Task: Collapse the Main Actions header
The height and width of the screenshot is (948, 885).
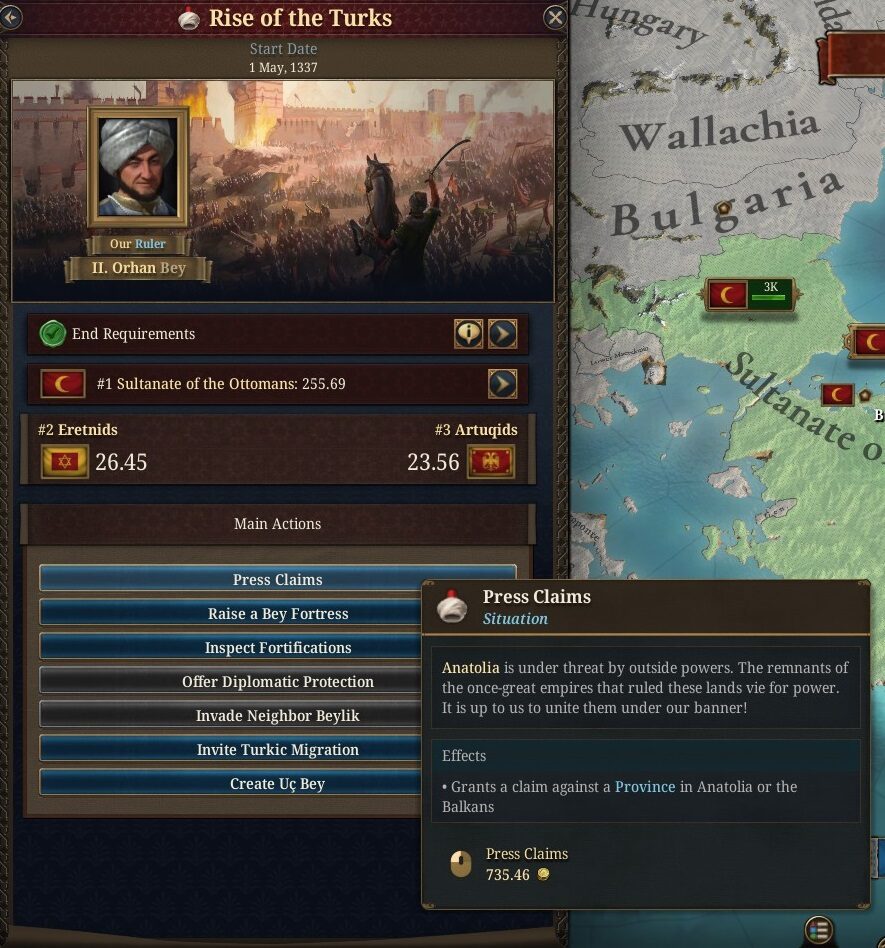Action: (x=277, y=524)
